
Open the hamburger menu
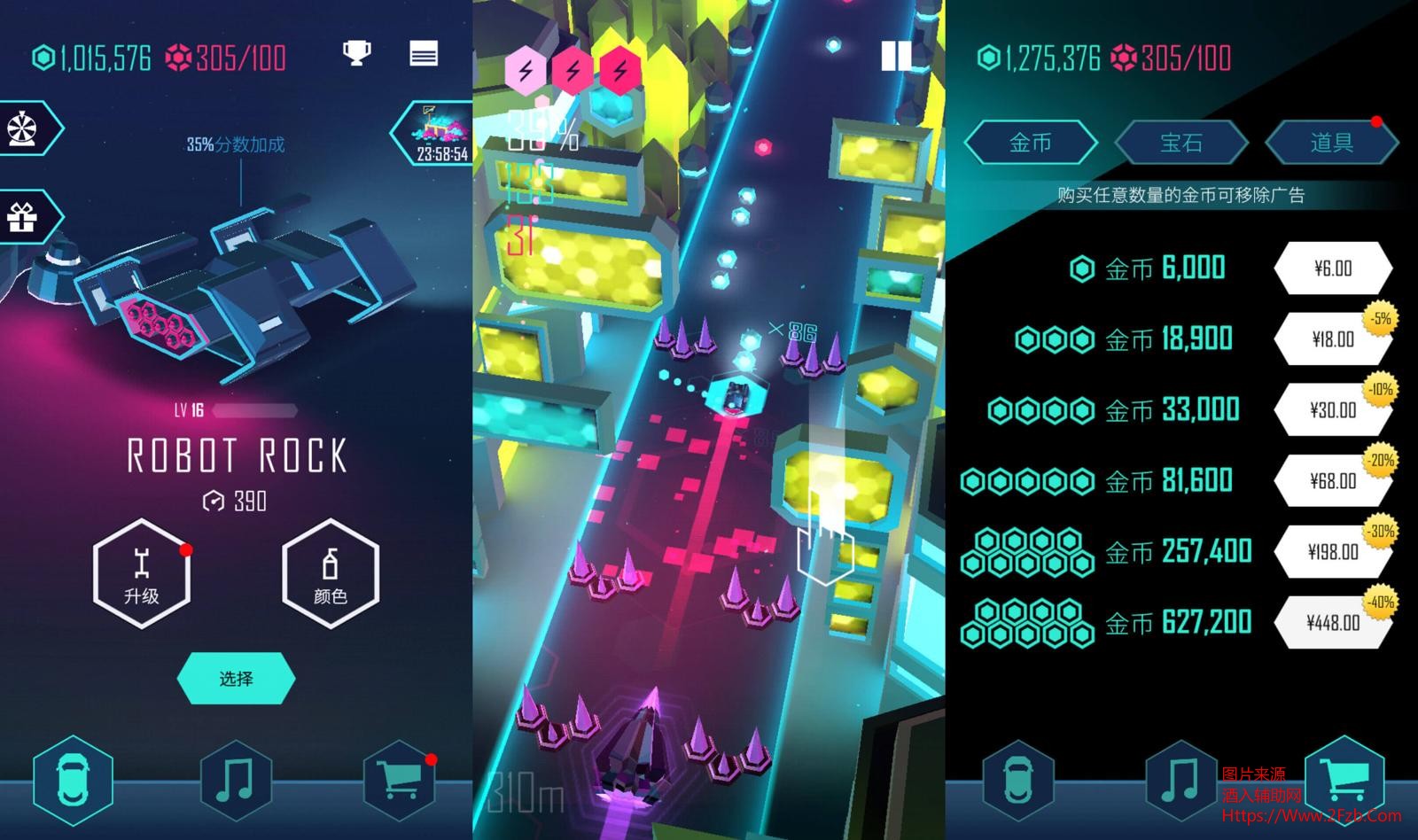(424, 54)
